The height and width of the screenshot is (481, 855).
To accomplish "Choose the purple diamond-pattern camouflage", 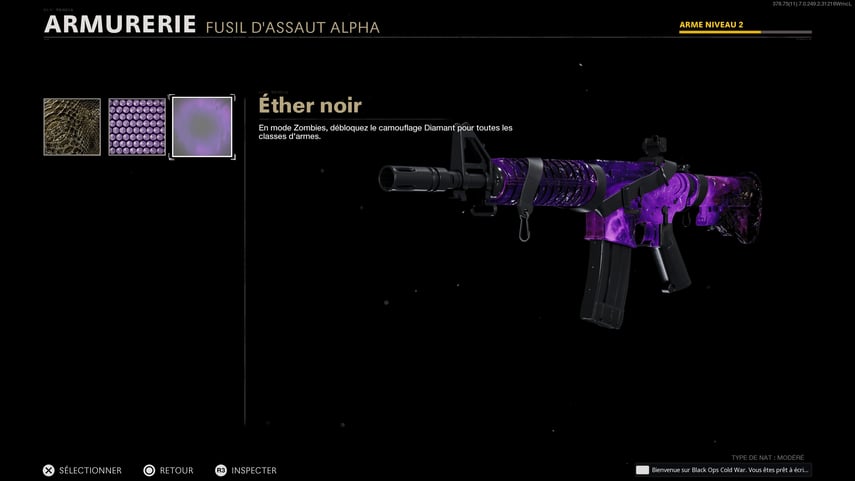I will pos(137,127).
